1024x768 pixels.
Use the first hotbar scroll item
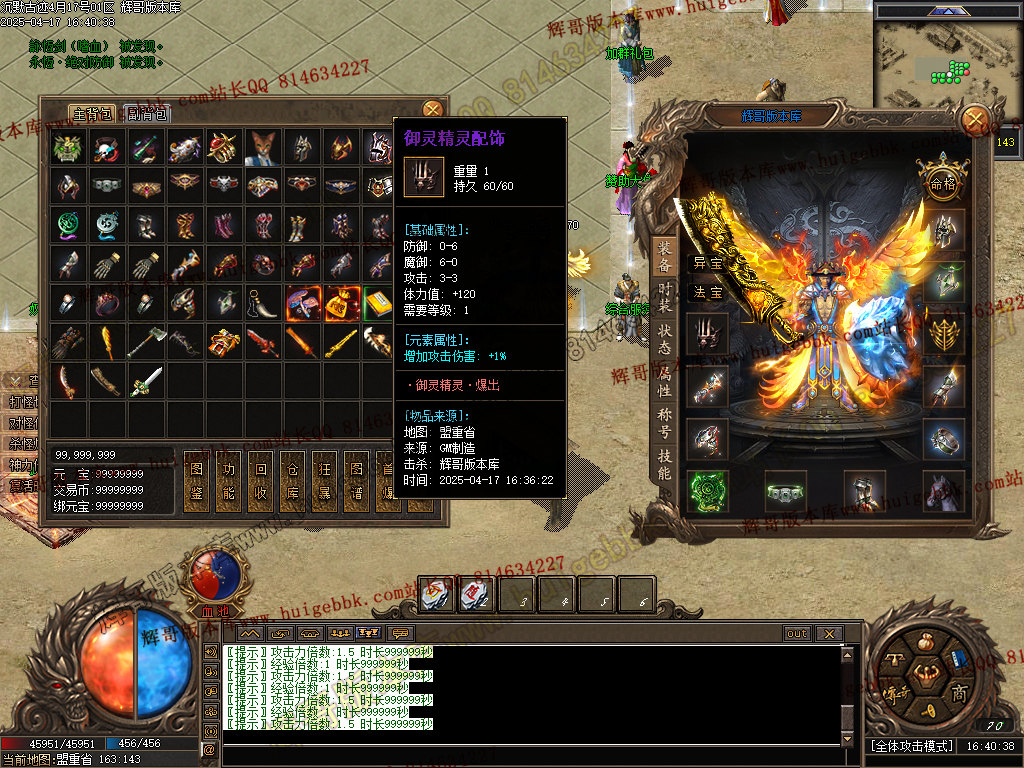[x=434, y=595]
